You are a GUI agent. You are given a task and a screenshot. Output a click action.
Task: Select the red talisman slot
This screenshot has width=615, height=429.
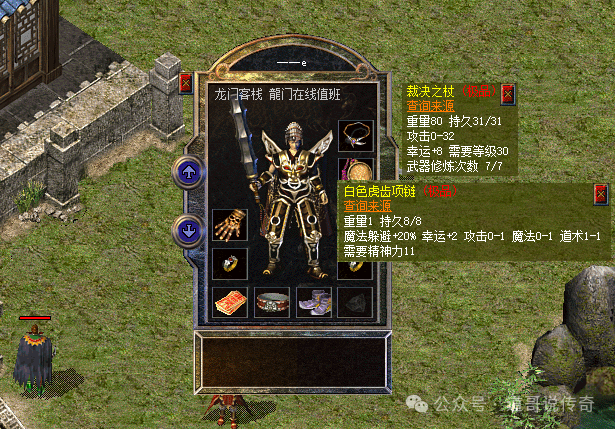pos(228,302)
